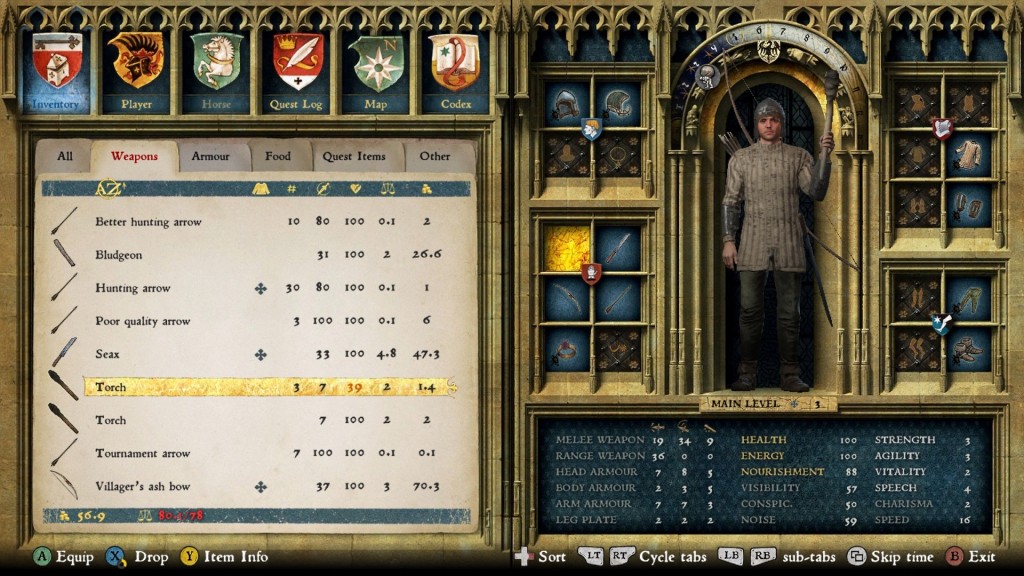This screenshot has width=1024, height=576.
Task: Select the Inventory menu icon
Action: click(56, 70)
